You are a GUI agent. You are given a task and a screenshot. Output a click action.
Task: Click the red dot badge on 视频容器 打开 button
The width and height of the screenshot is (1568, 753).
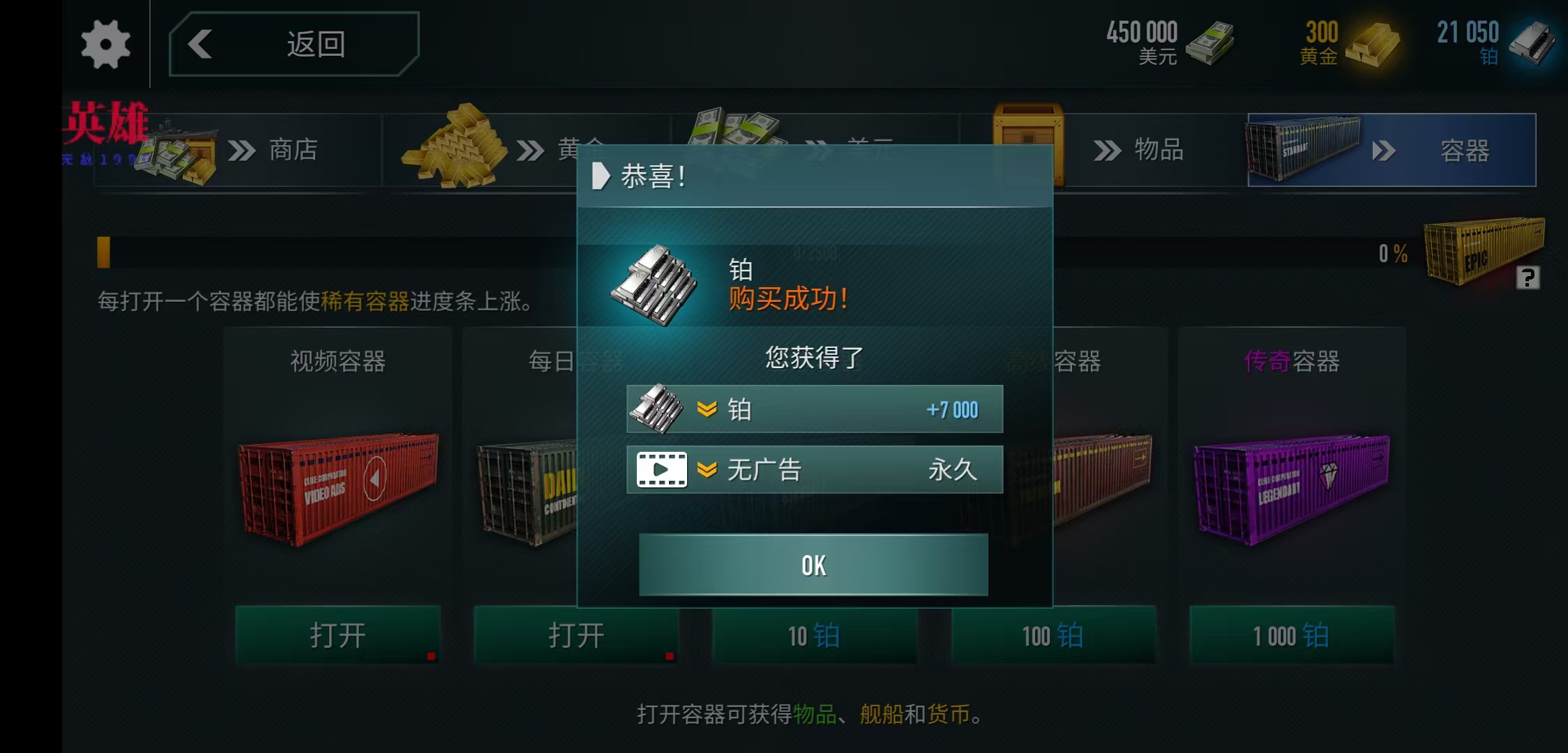(431, 656)
